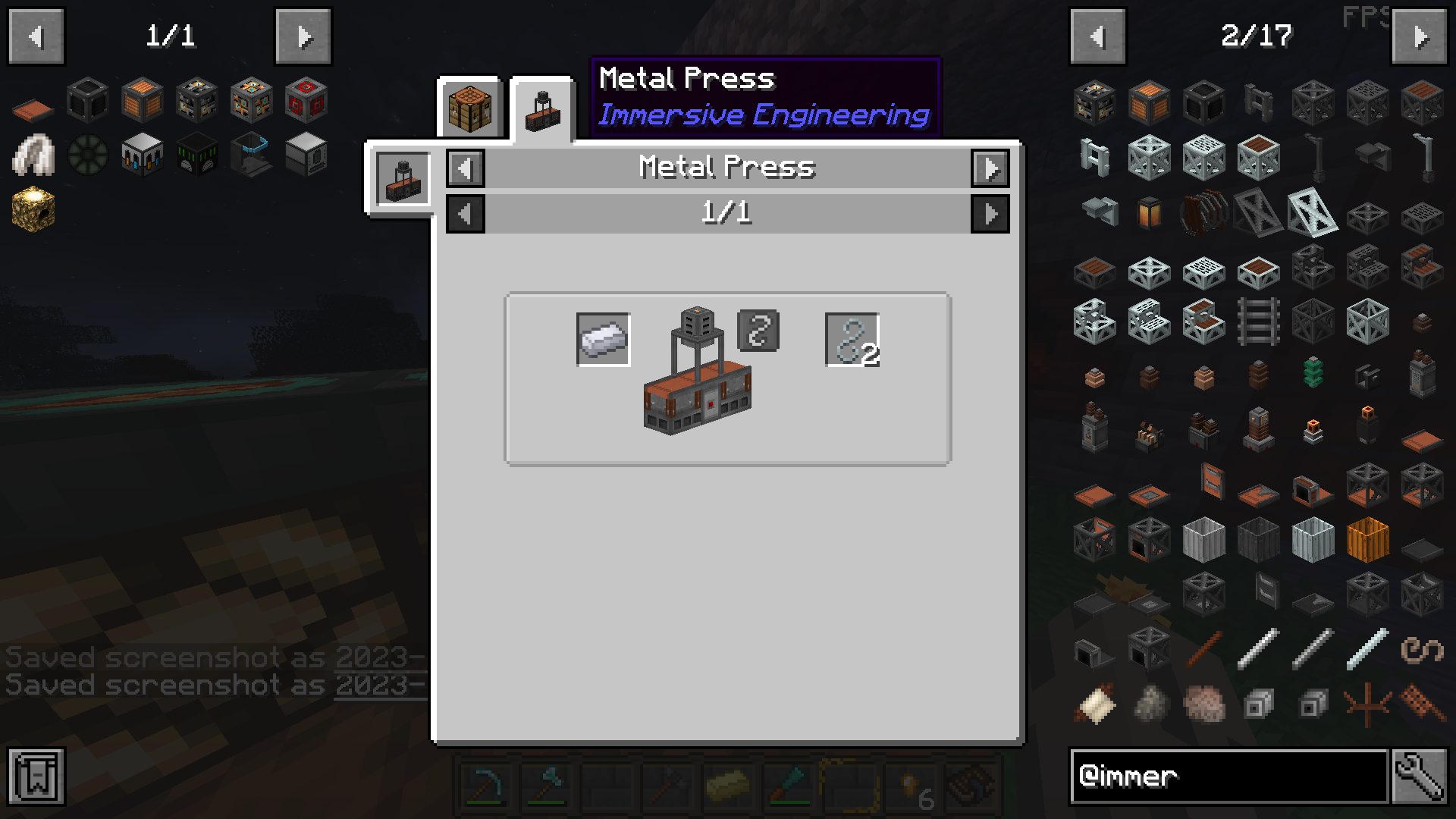Toggle the bookmark list button
Screen dimensions: 1456x819
[x=36, y=776]
